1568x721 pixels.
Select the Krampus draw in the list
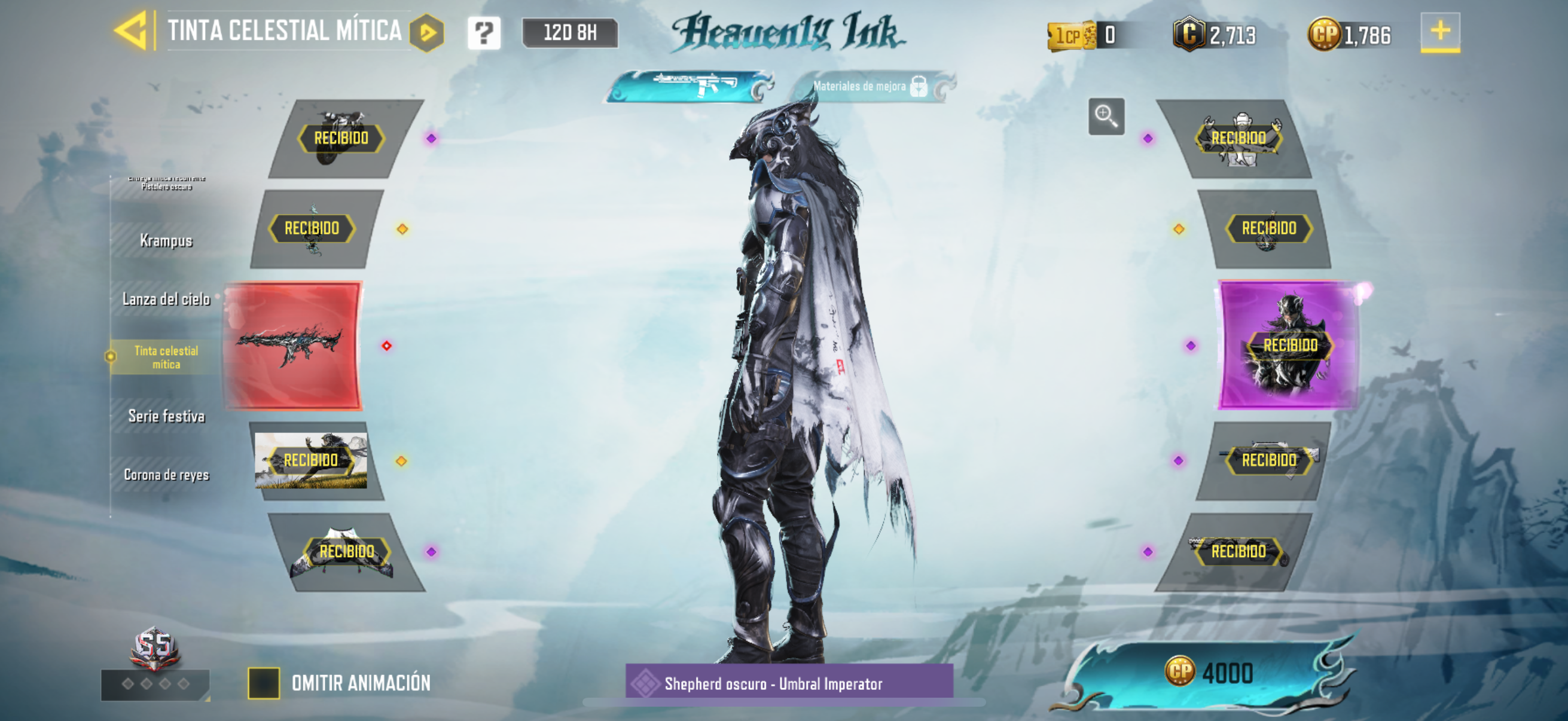(166, 240)
